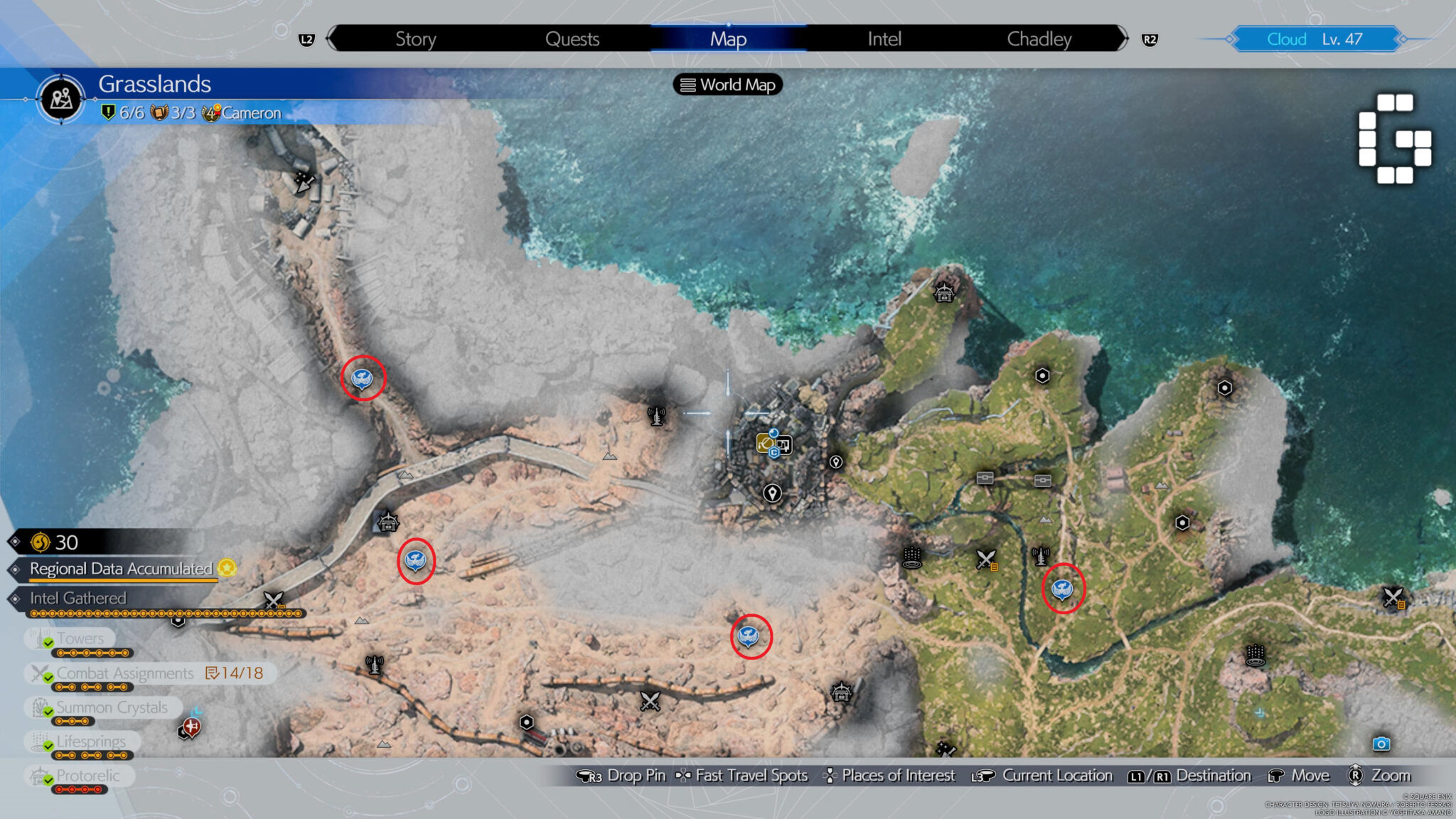Open the photo spot camera icon at bottom right of map
Screen dimensions: 1456x819
coord(1381,742)
